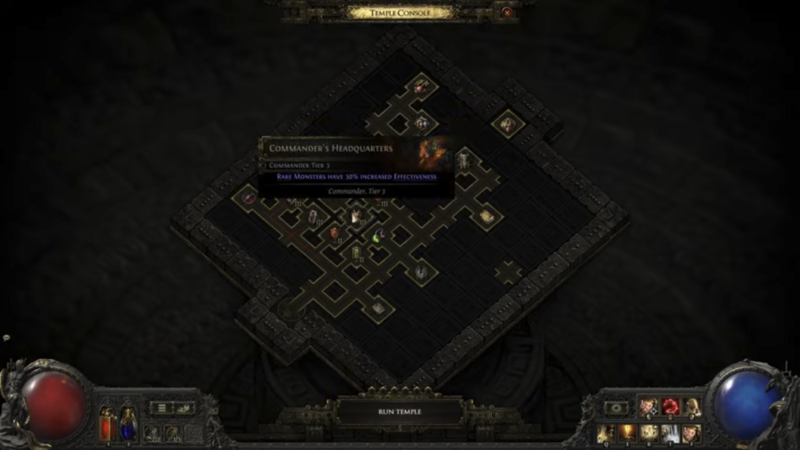Use the red life flask

108,423
